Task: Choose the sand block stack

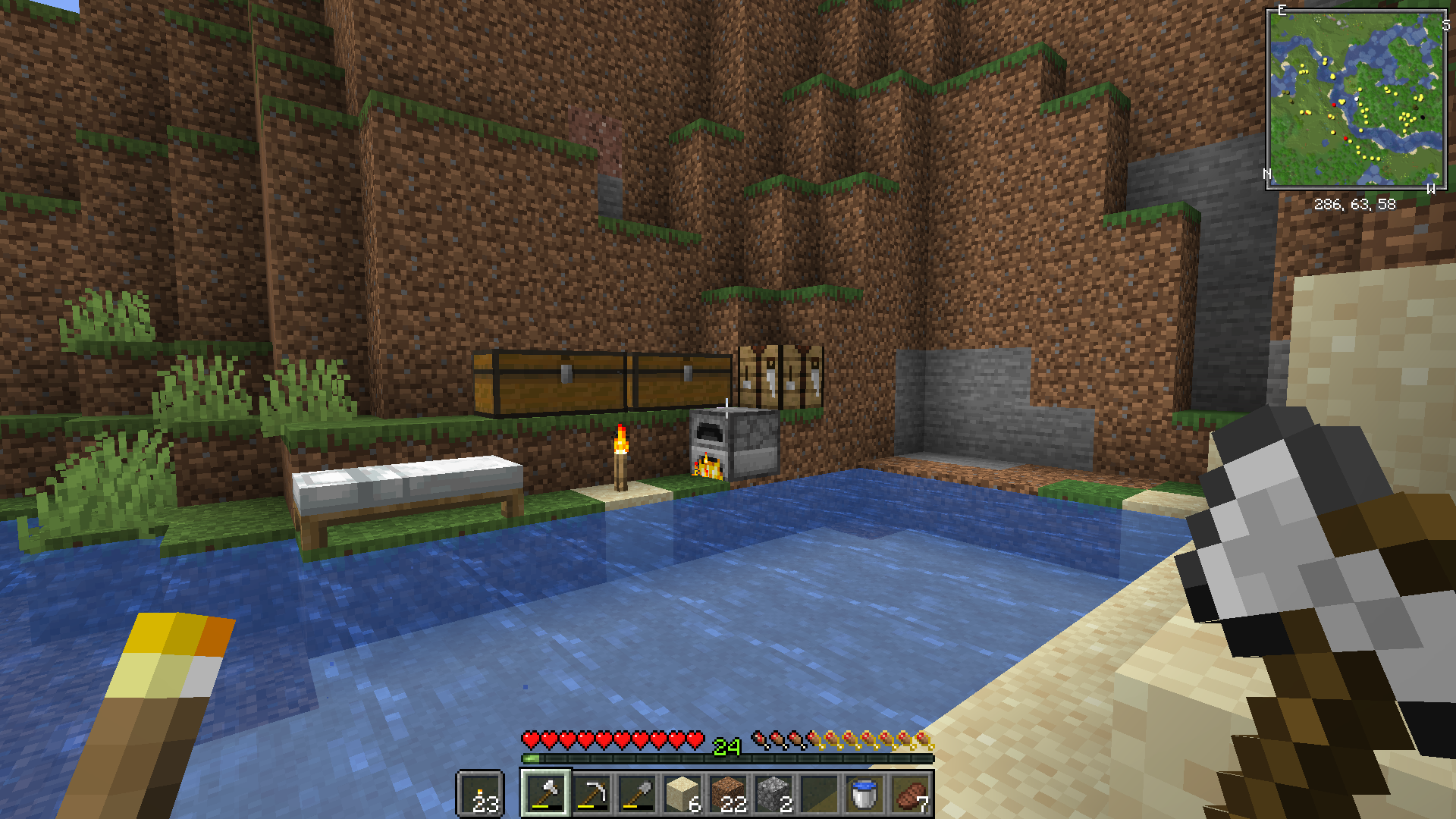Action: 682,794
